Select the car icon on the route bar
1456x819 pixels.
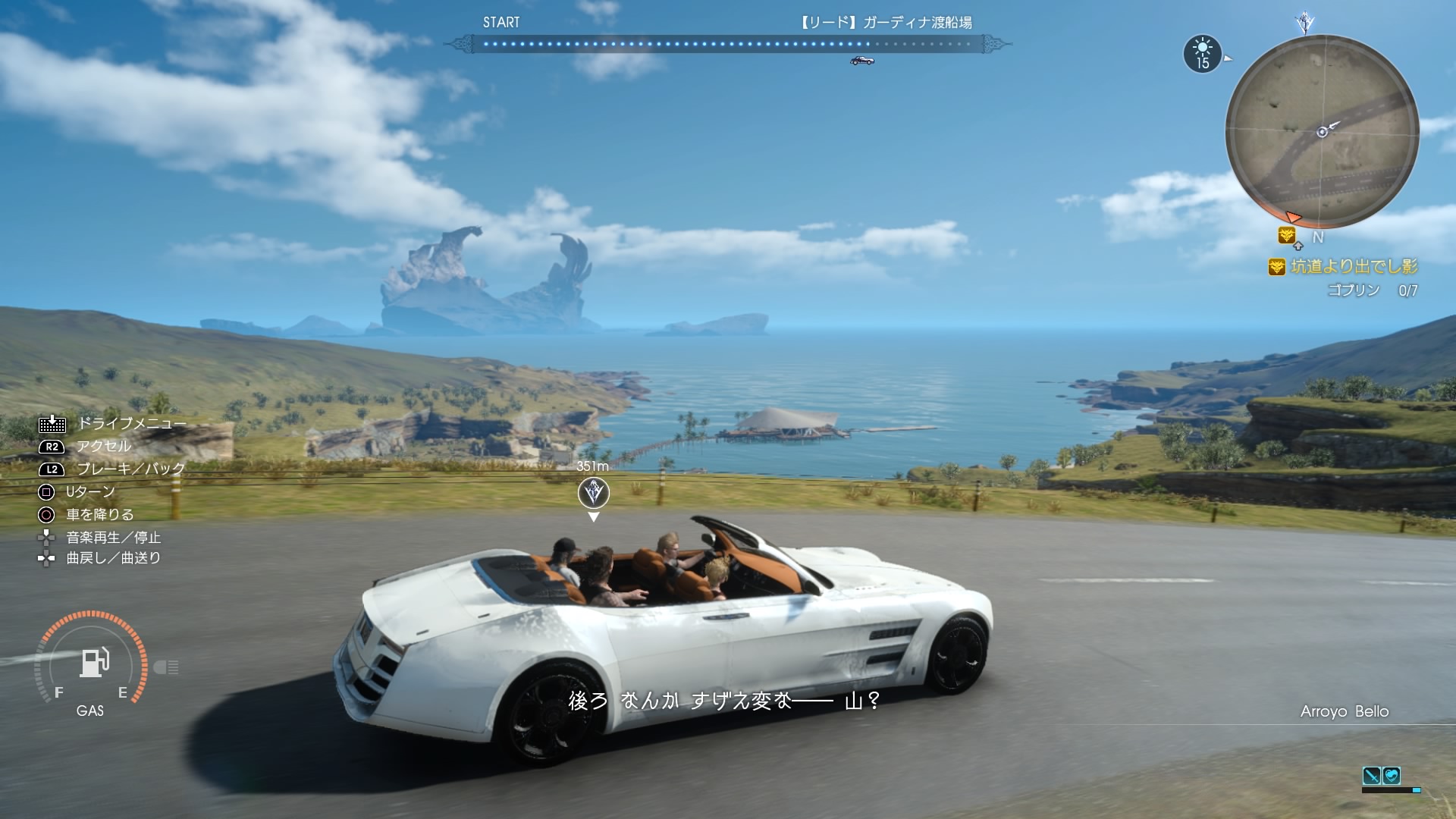coord(862,61)
